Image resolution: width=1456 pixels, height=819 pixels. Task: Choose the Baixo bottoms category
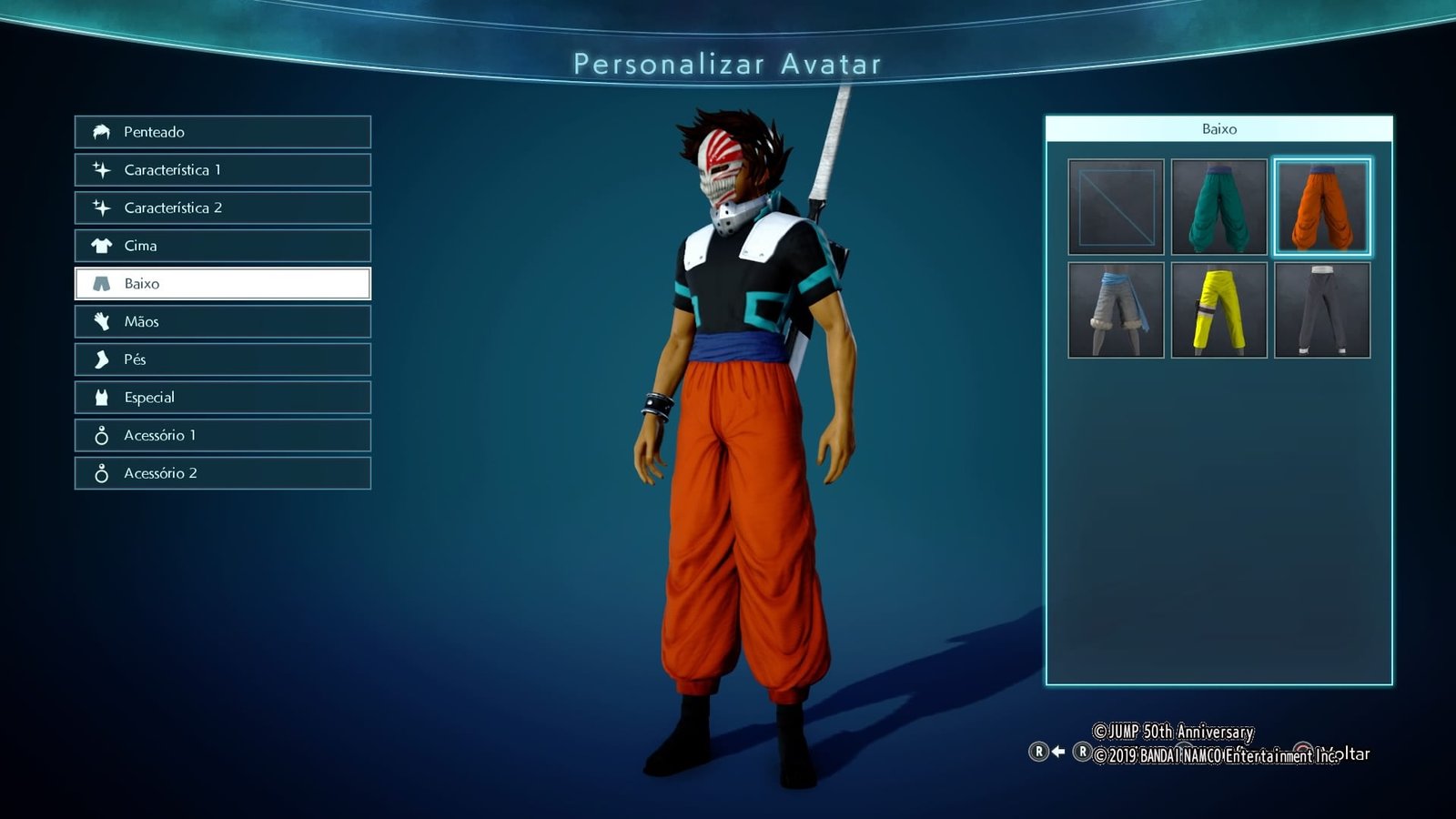click(223, 284)
